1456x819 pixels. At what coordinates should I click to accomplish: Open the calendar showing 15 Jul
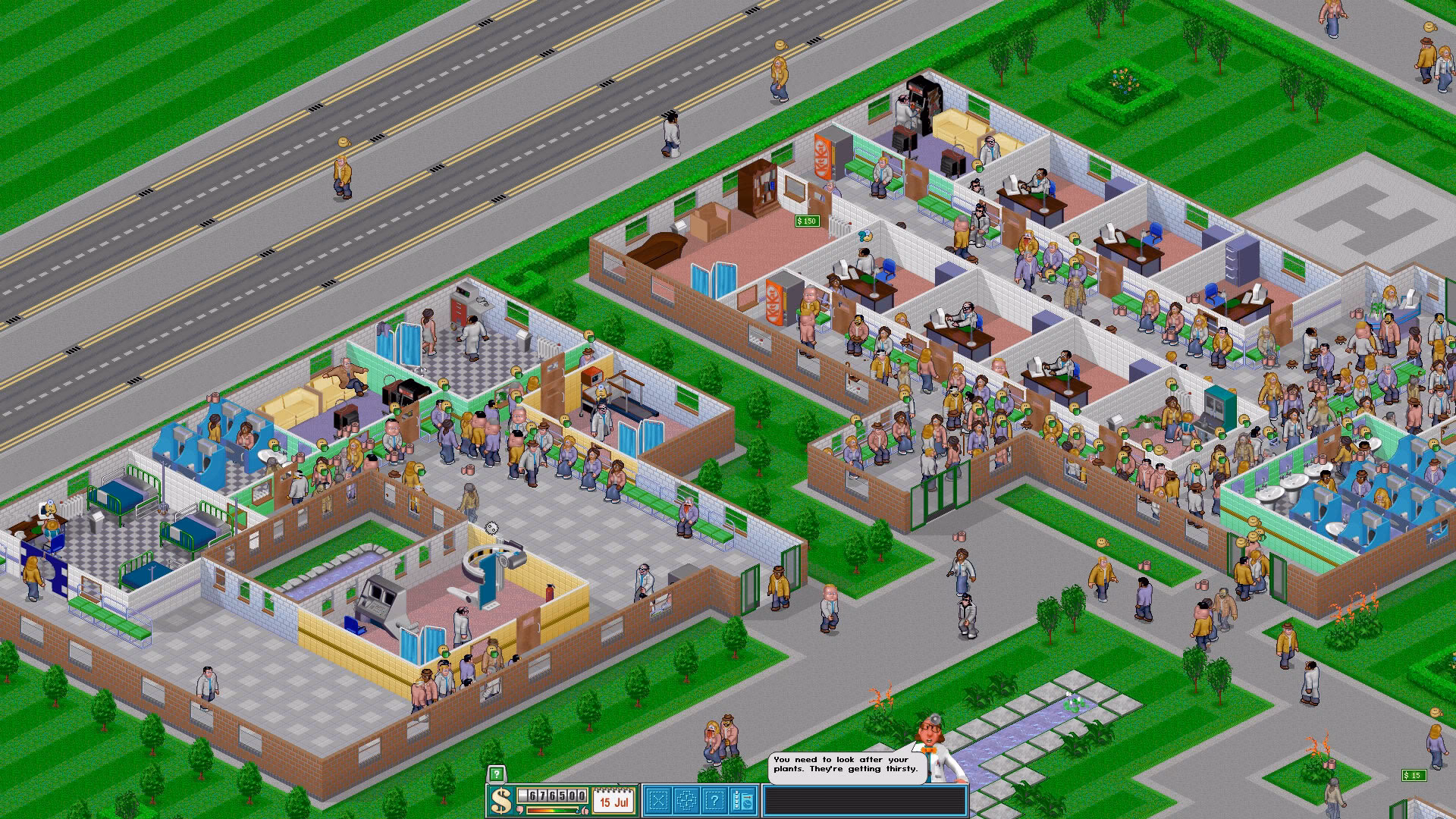[612, 800]
